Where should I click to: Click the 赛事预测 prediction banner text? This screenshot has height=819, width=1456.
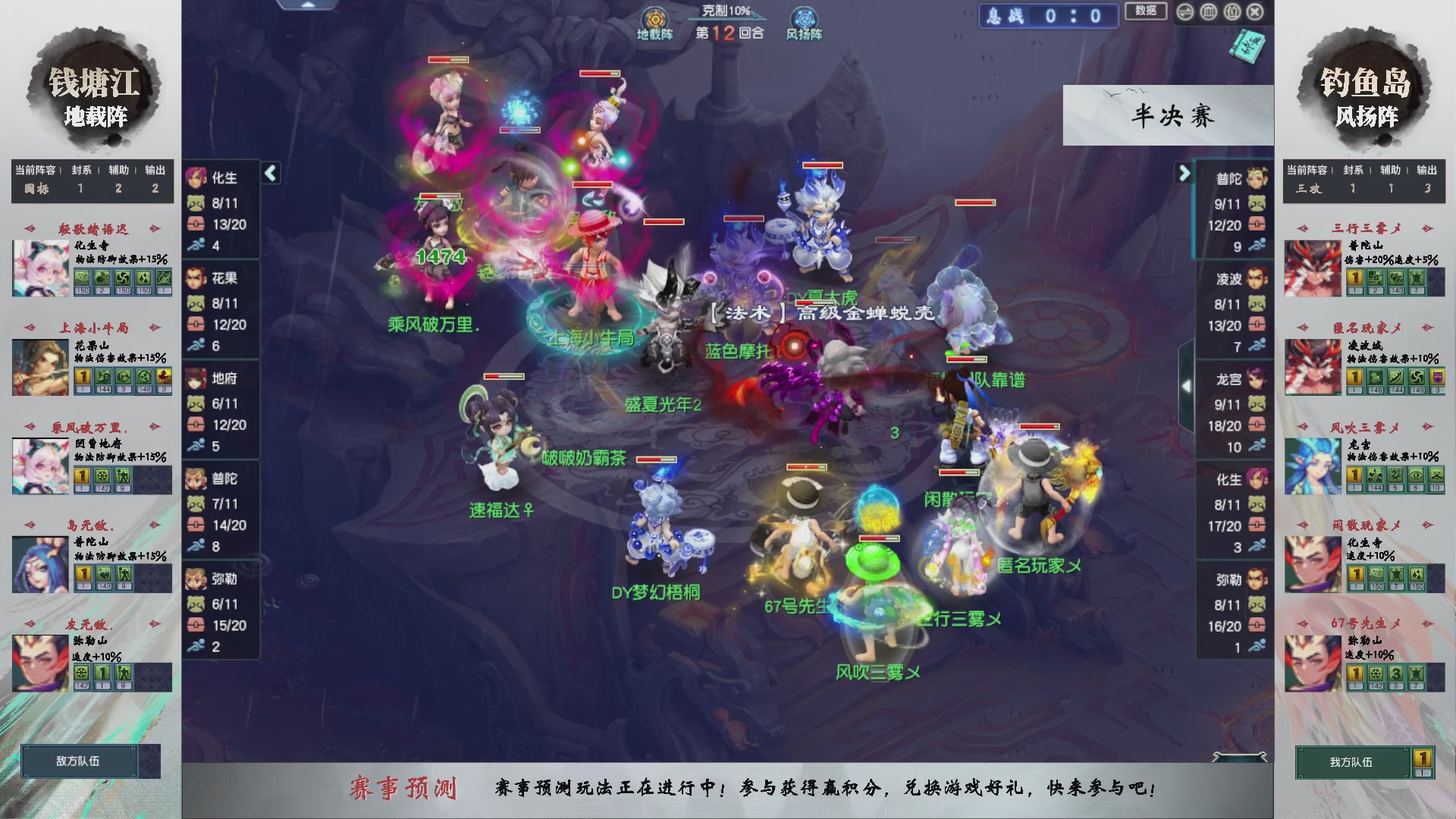coord(406,789)
